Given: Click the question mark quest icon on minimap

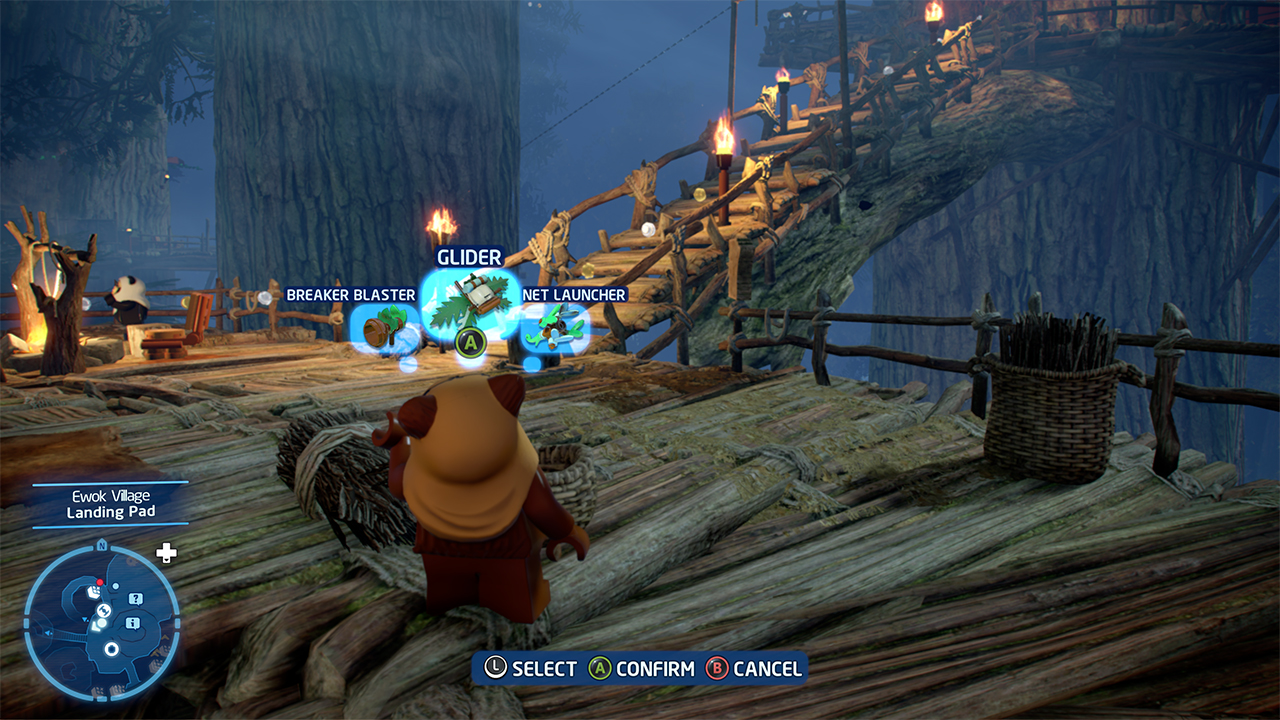Looking at the screenshot, I should (x=135, y=598).
